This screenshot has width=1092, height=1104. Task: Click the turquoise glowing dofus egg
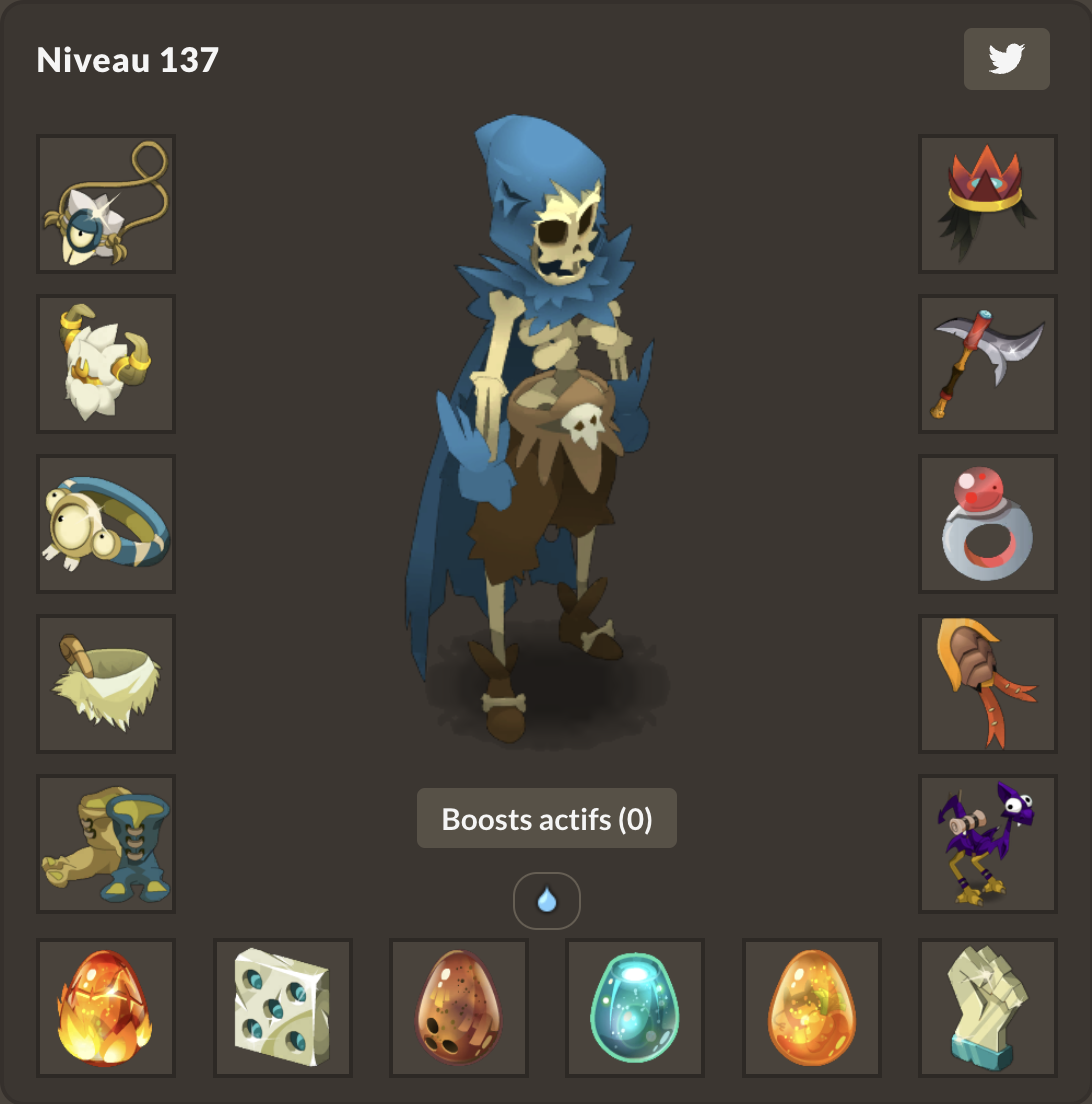pos(635,1008)
